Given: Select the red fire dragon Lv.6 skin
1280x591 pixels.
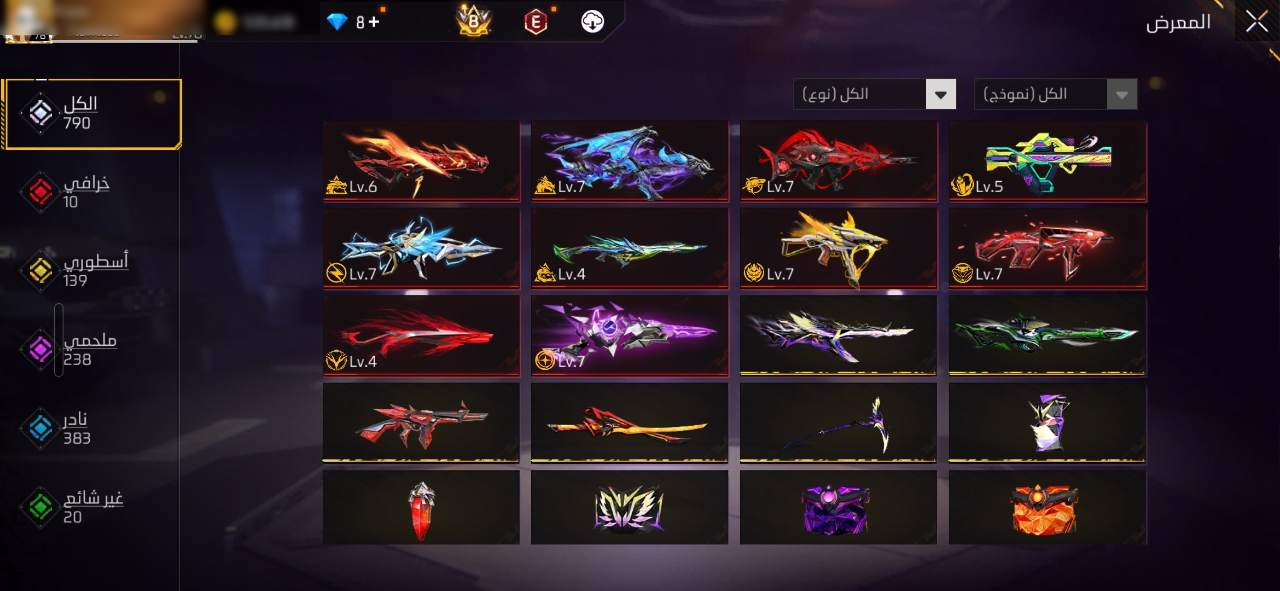Looking at the screenshot, I should (x=421, y=161).
